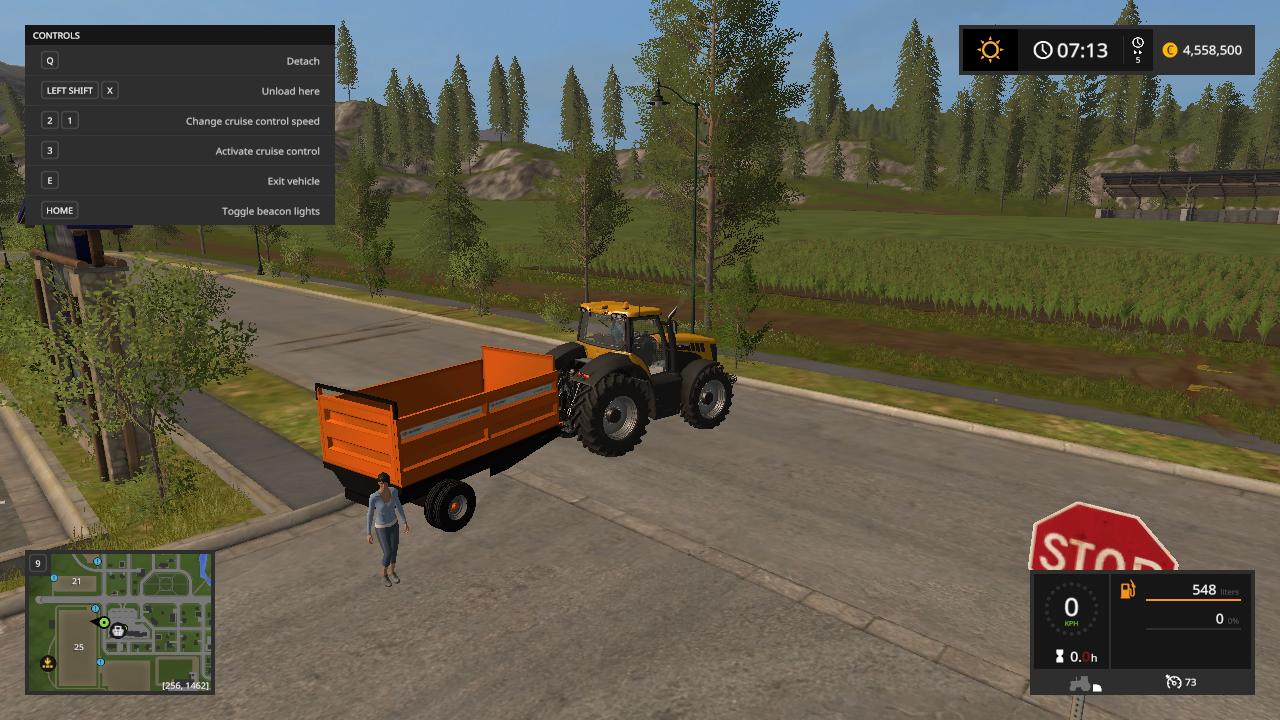
Task: Click the orange fuel pump icon
Action: click(x=1128, y=590)
